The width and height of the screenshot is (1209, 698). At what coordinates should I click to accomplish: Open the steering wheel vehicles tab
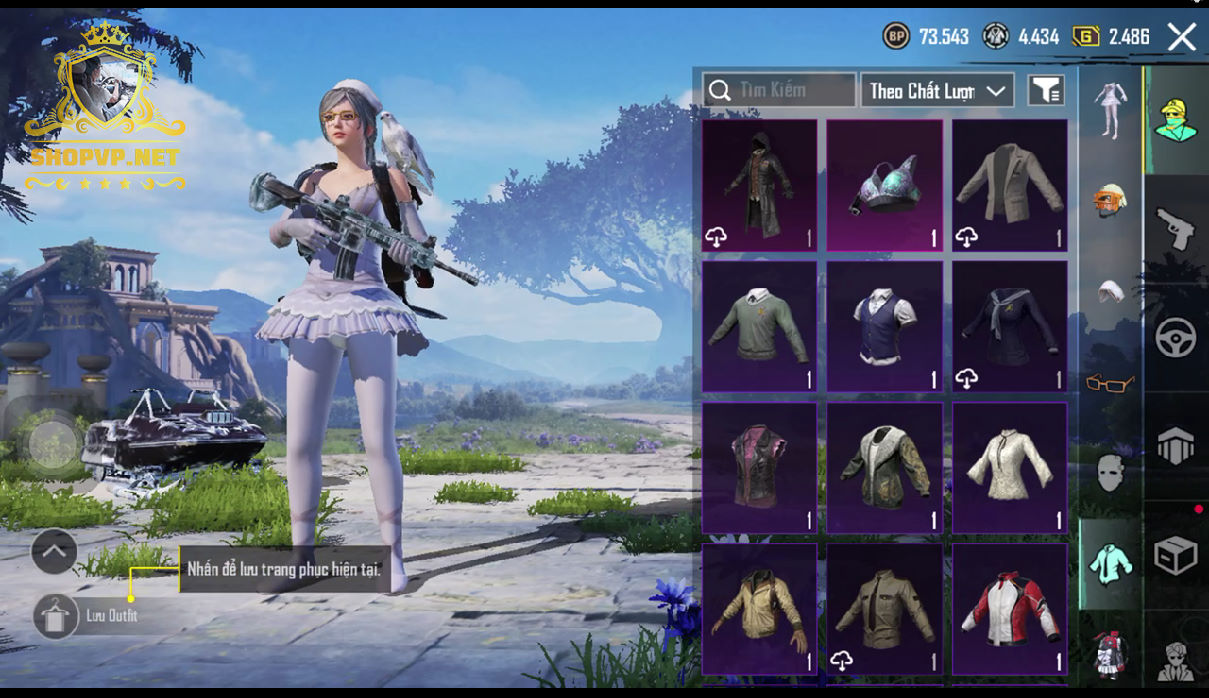pos(1175,338)
